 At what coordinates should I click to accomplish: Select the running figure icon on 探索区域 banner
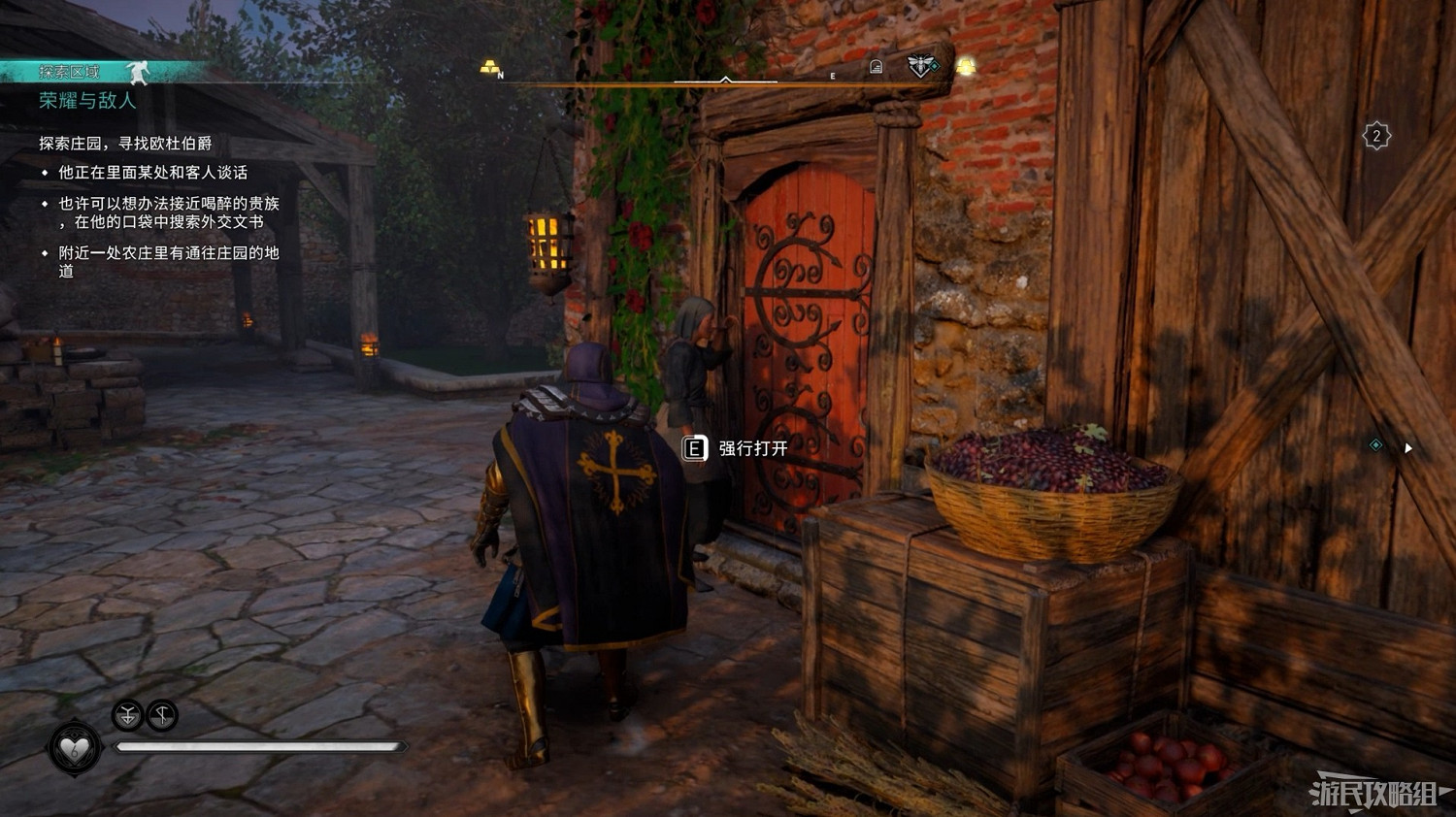[x=139, y=72]
